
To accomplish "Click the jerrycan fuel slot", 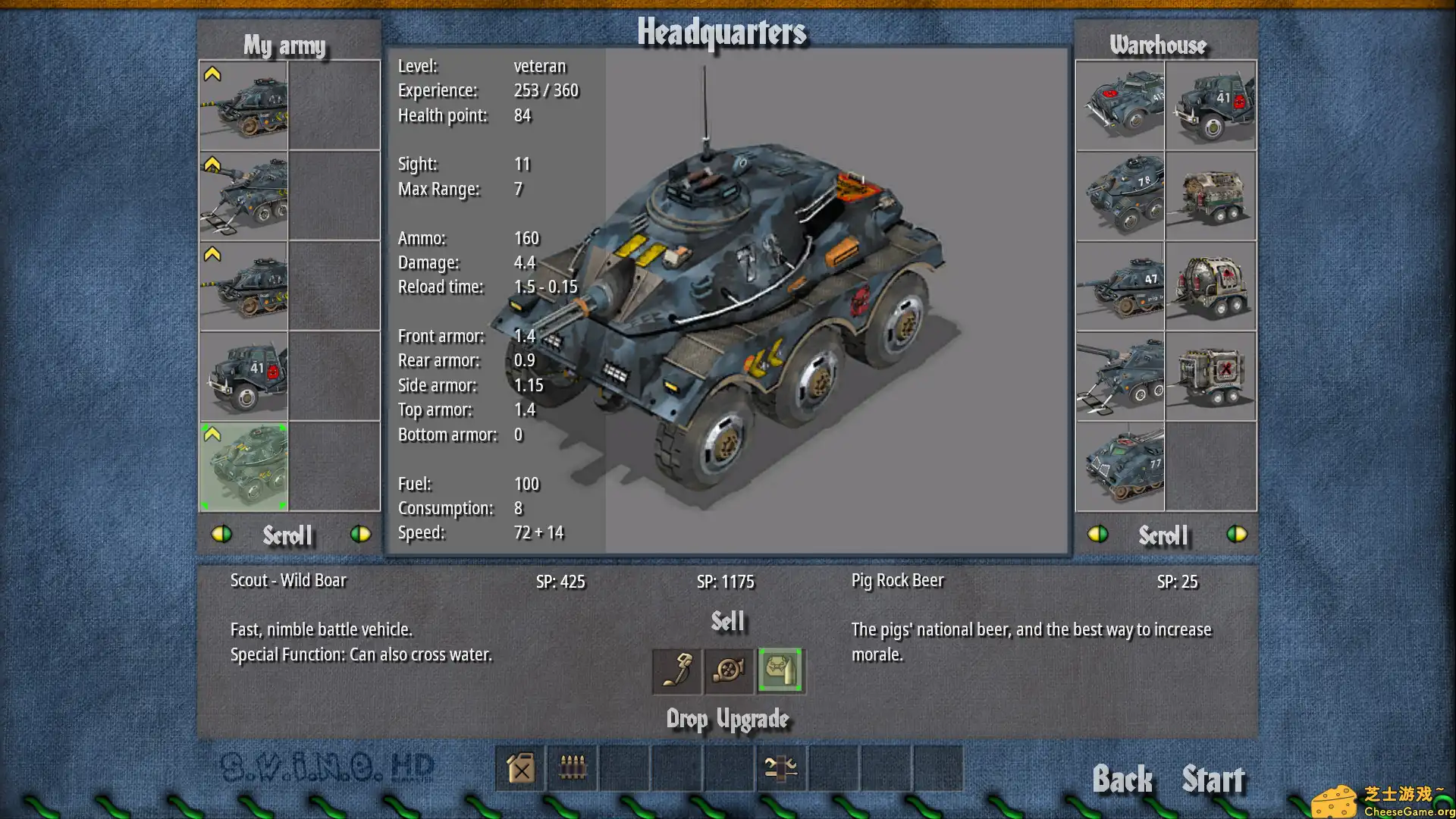I will click(x=521, y=768).
